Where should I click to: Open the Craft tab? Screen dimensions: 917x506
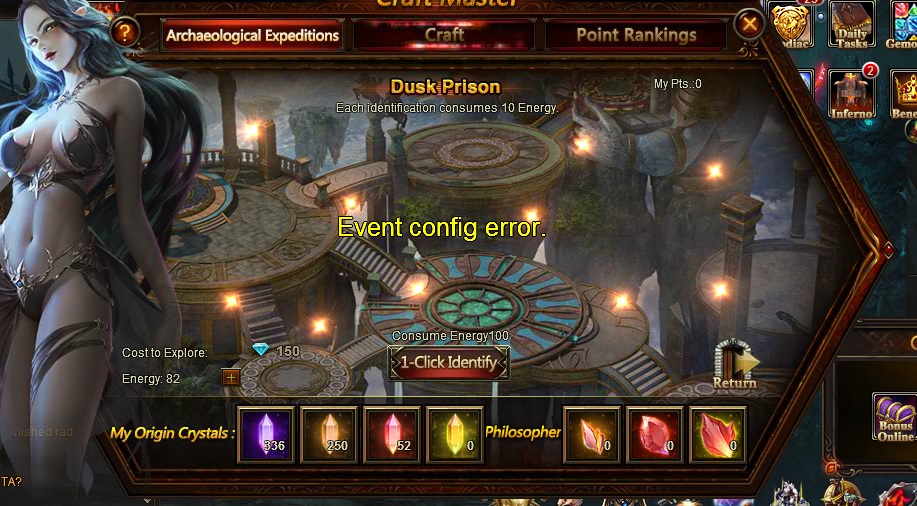(443, 35)
